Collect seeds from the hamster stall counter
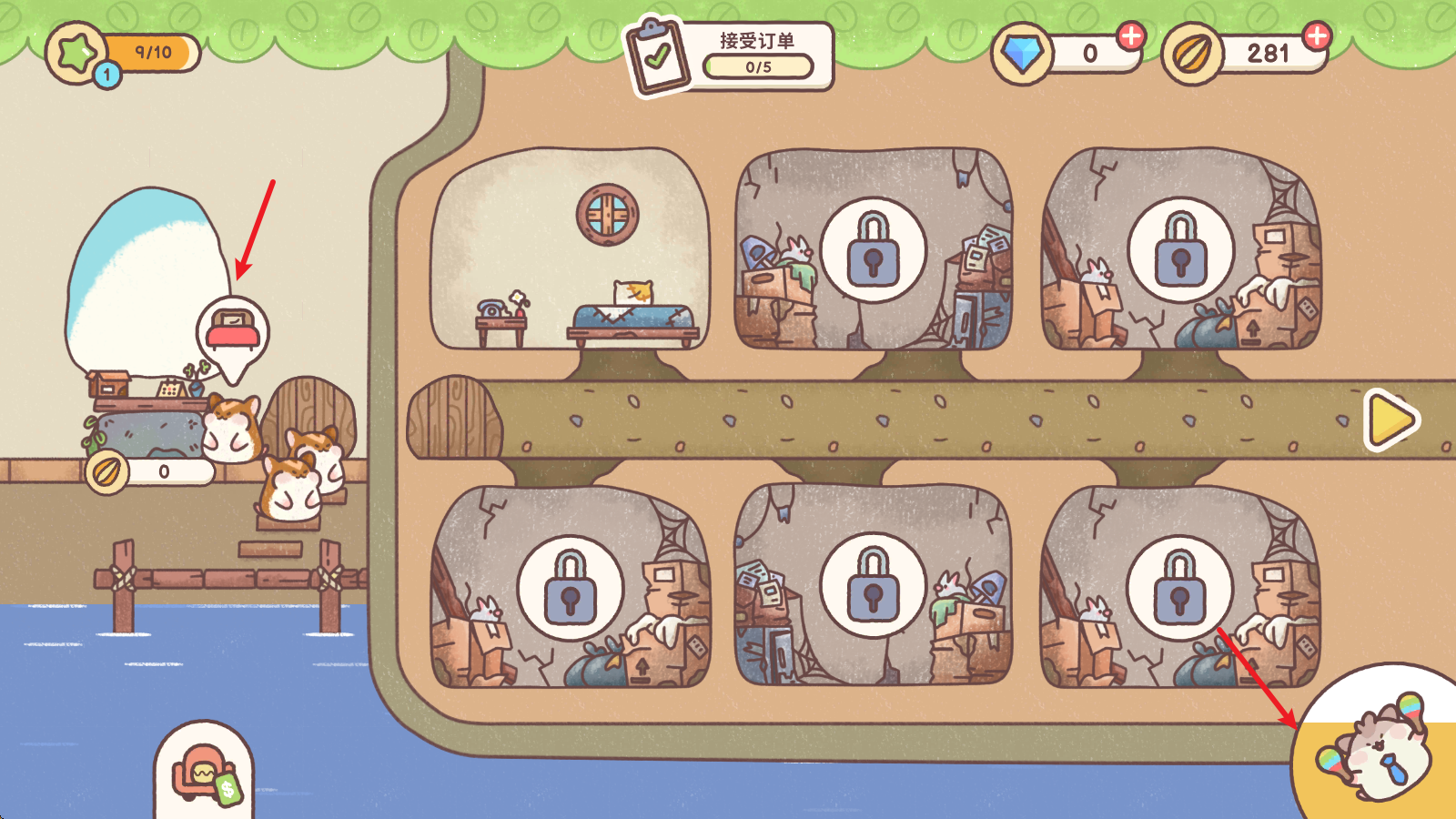The height and width of the screenshot is (819, 1456). point(151,471)
